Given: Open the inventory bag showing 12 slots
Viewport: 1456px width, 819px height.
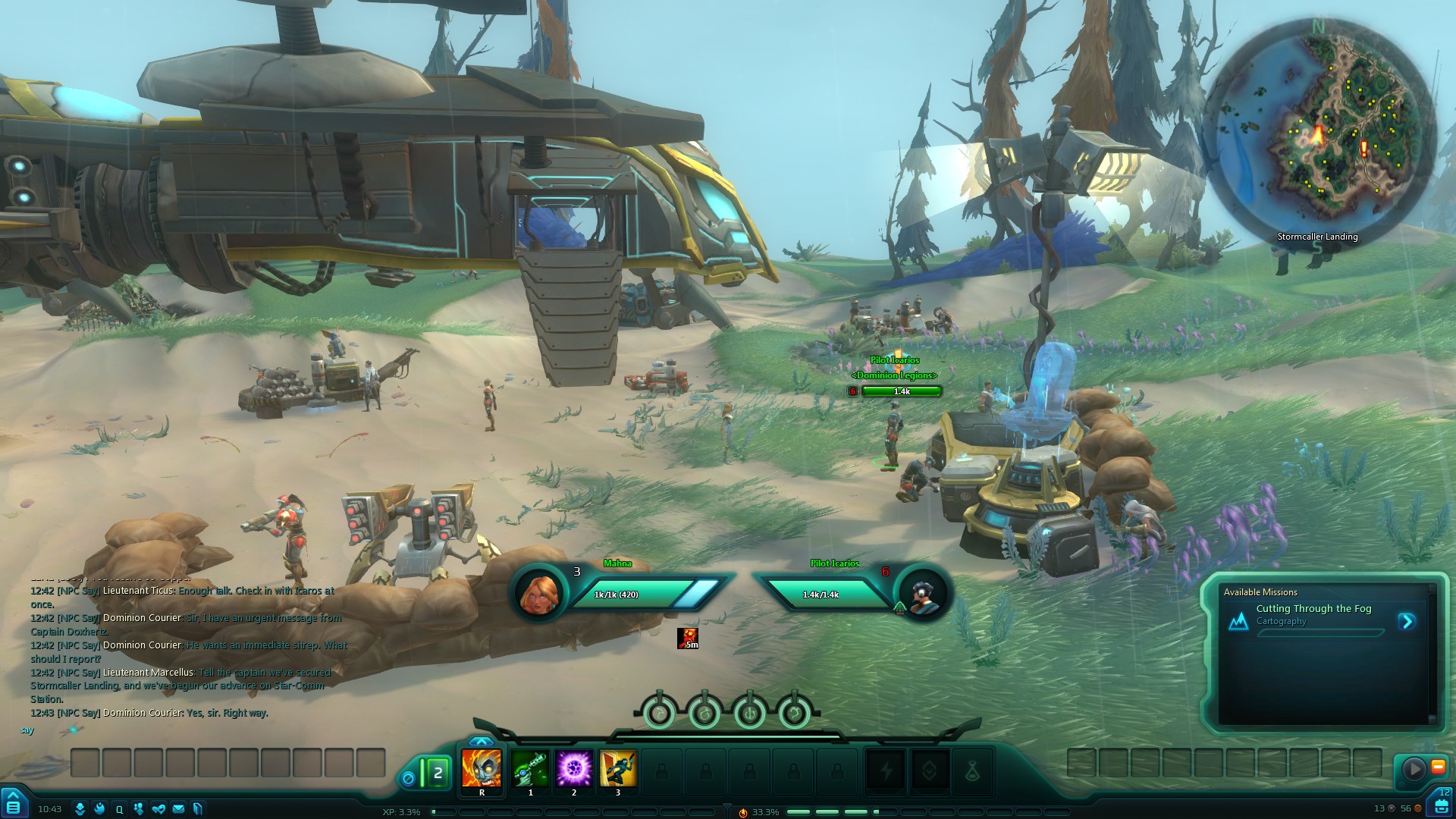Looking at the screenshot, I should tap(1442, 805).
